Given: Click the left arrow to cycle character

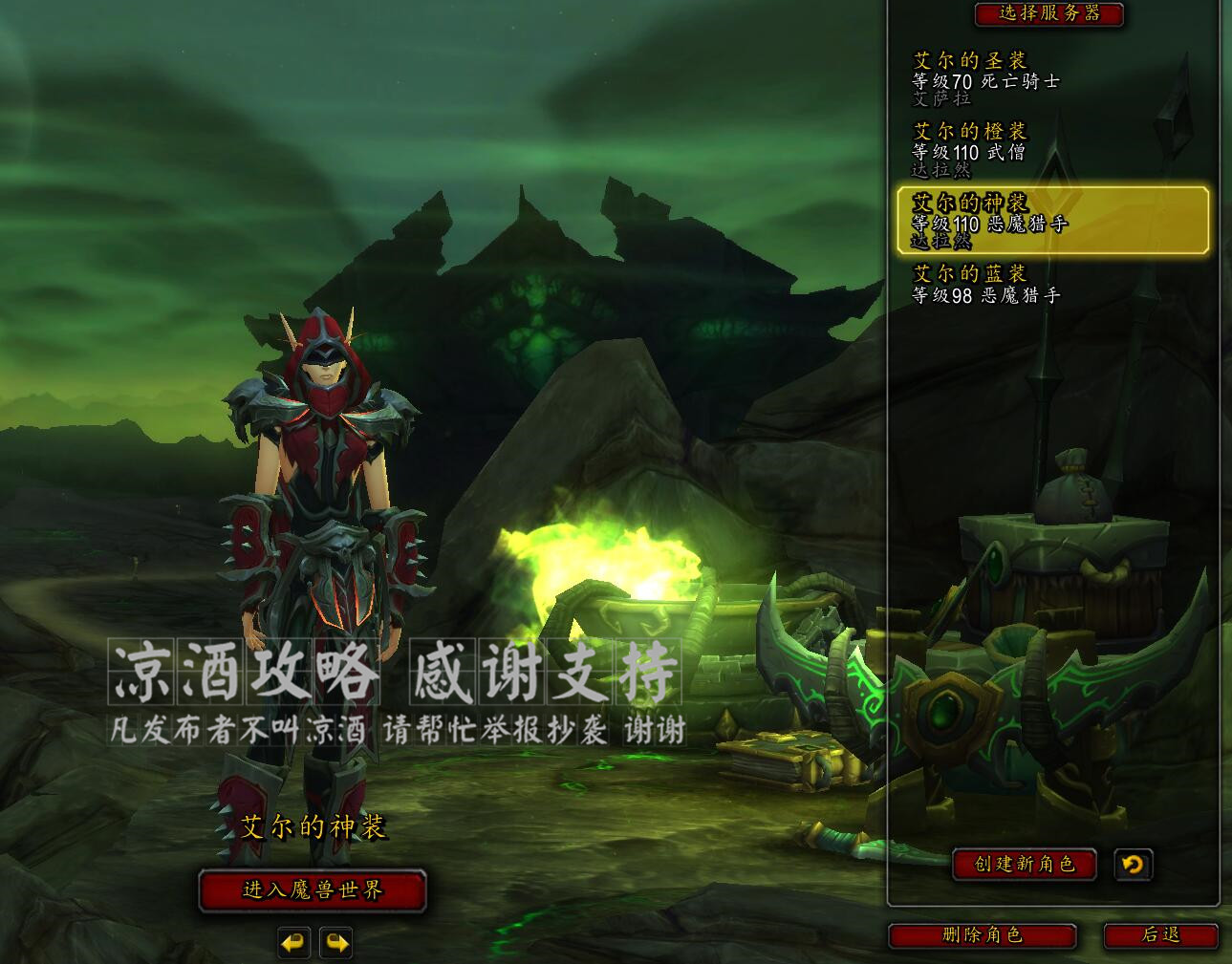Looking at the screenshot, I should click(293, 941).
